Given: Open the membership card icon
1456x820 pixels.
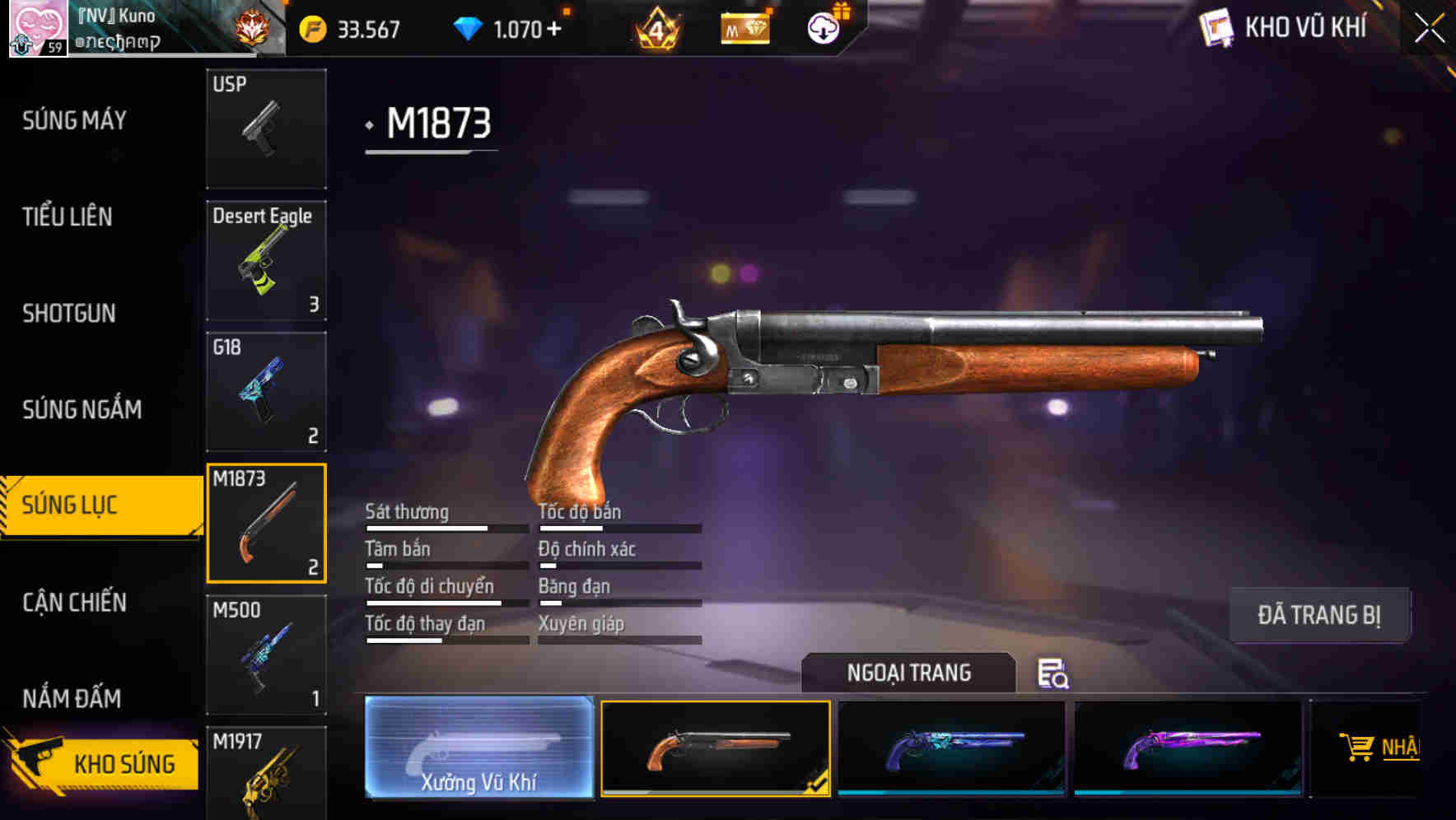Looking at the screenshot, I should tap(744, 28).
